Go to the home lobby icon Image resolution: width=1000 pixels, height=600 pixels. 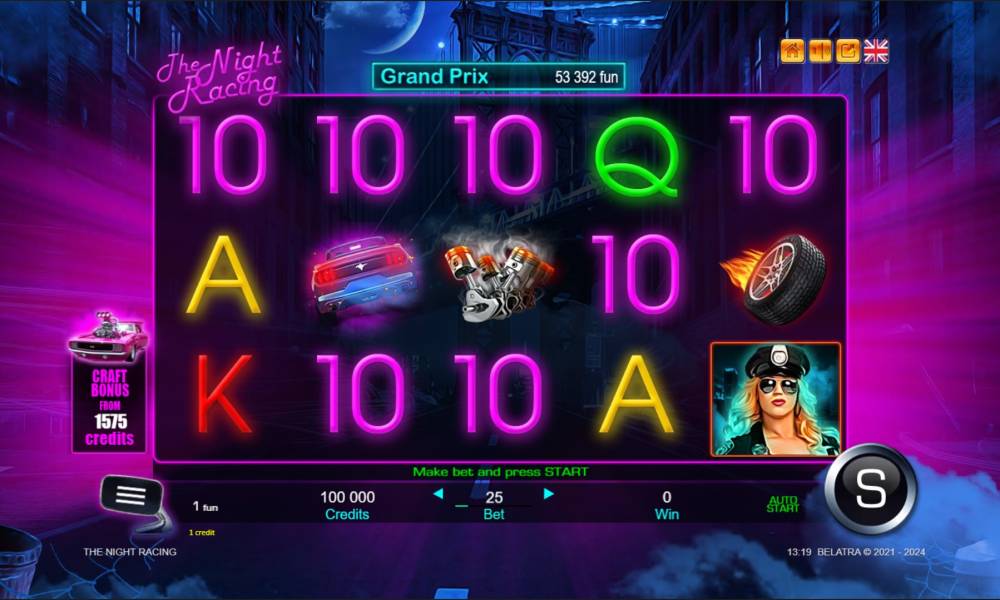[x=793, y=51]
